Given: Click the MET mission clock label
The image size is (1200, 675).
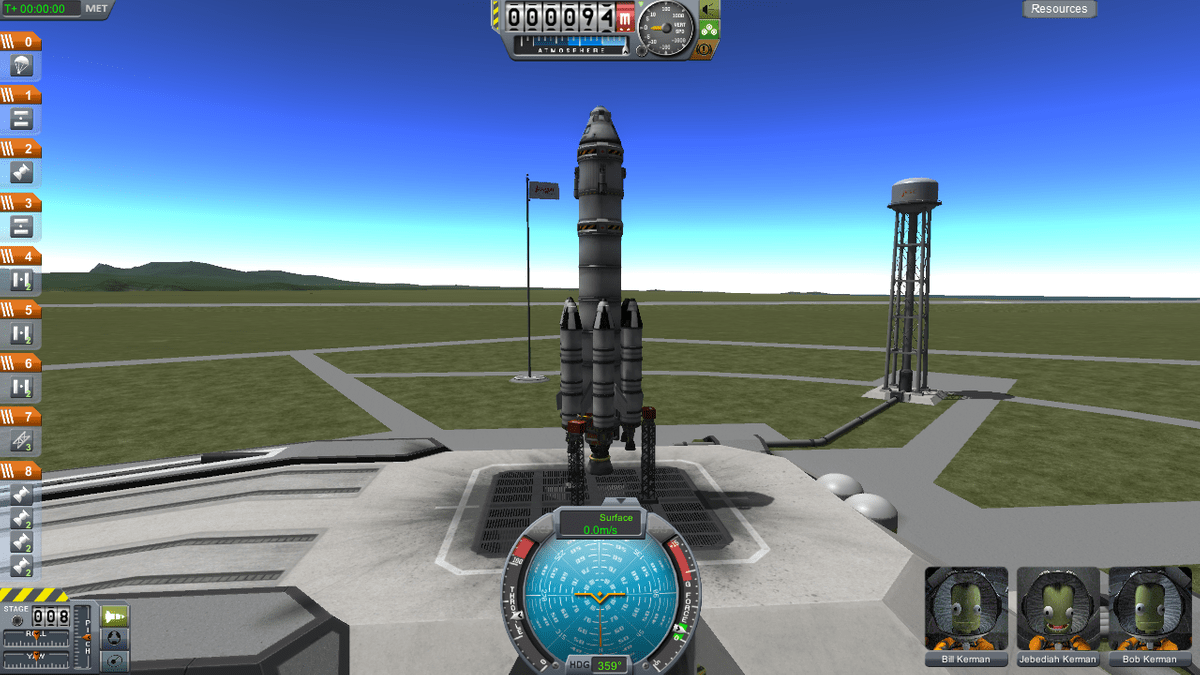Looking at the screenshot, I should (96, 9).
